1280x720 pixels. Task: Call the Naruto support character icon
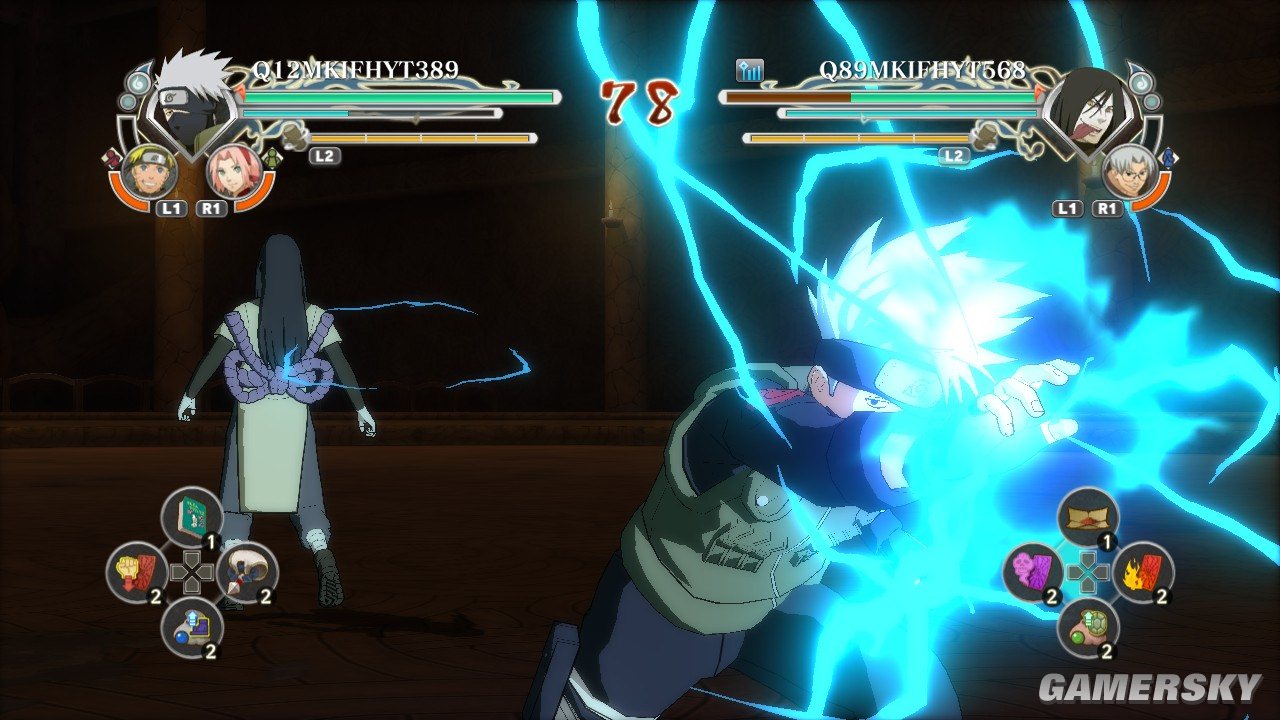[153, 171]
